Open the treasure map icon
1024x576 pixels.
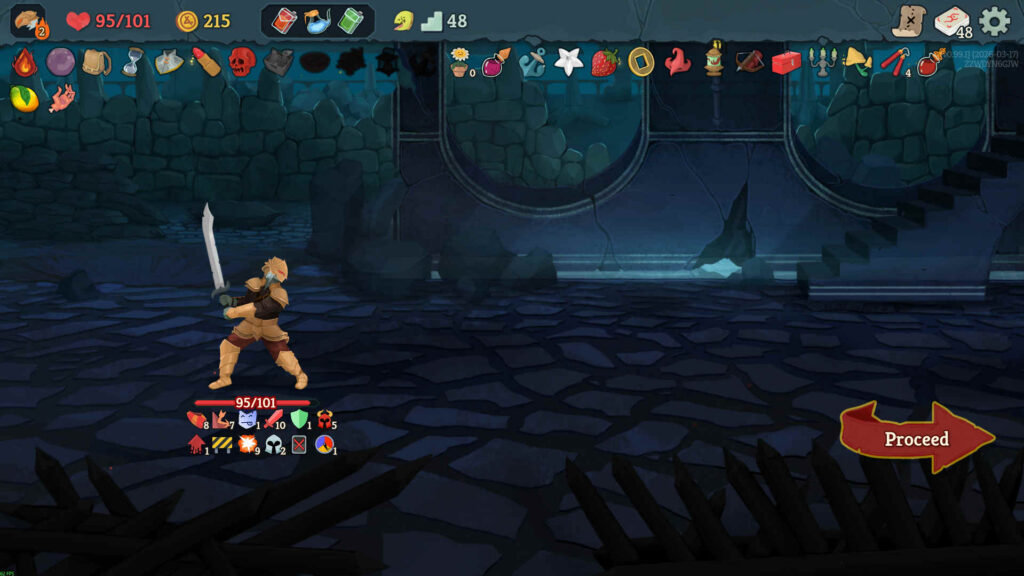coord(909,21)
